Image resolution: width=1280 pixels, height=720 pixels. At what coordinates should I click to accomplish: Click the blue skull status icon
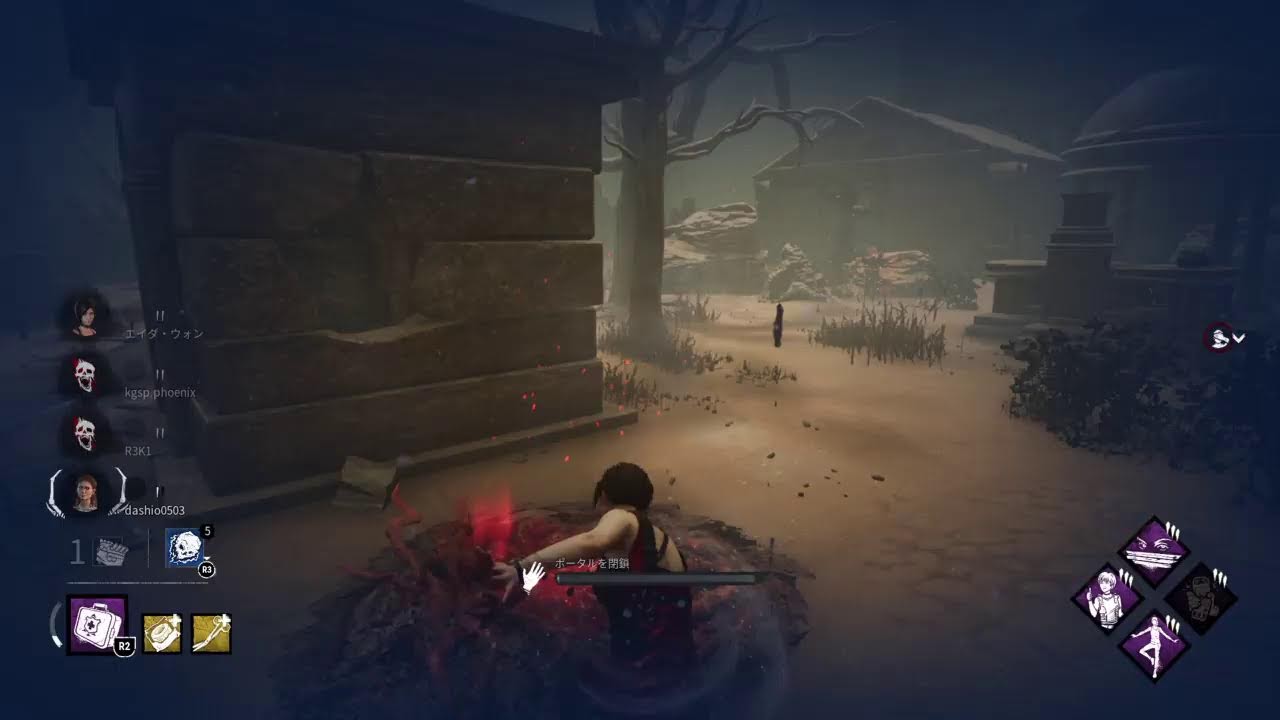[x=185, y=548]
